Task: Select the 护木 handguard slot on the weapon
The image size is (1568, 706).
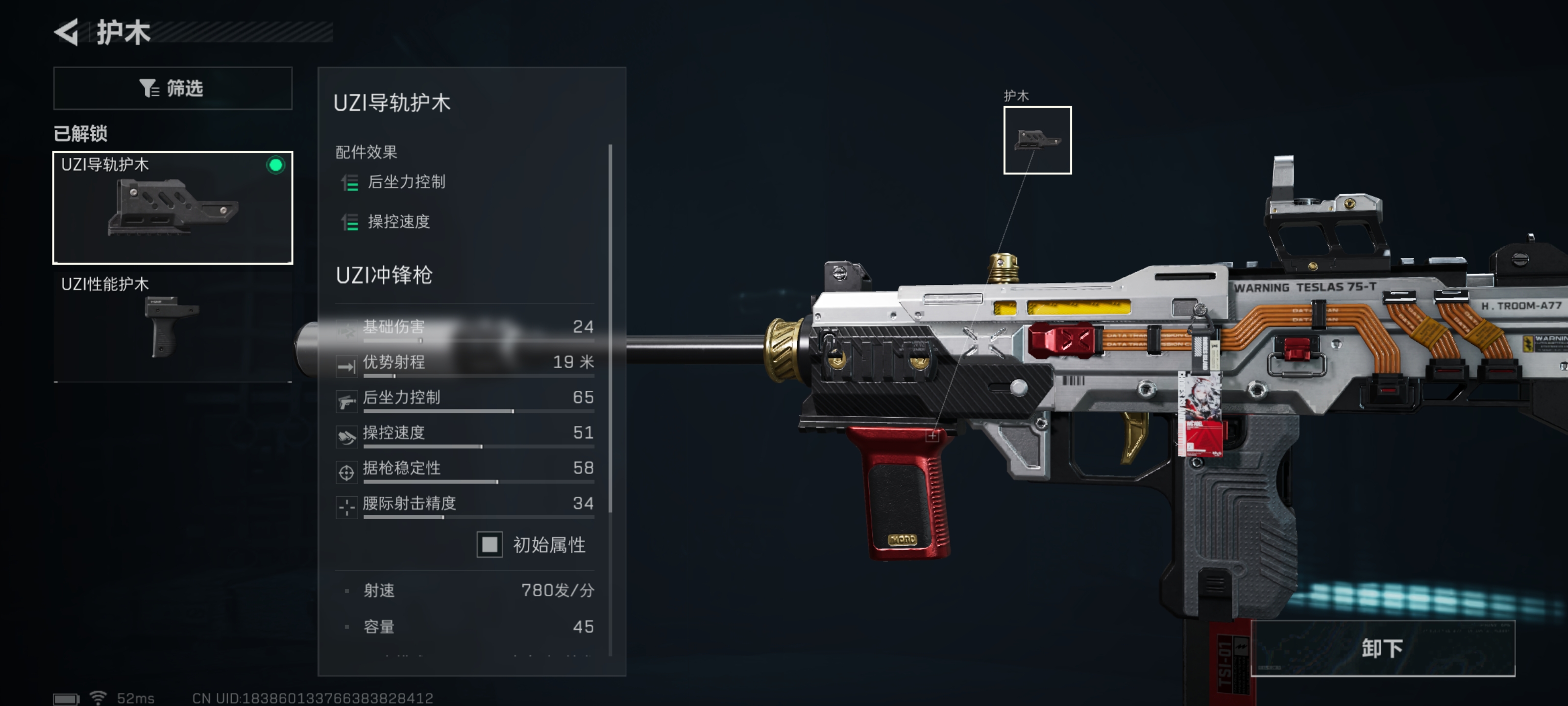Action: click(1037, 140)
